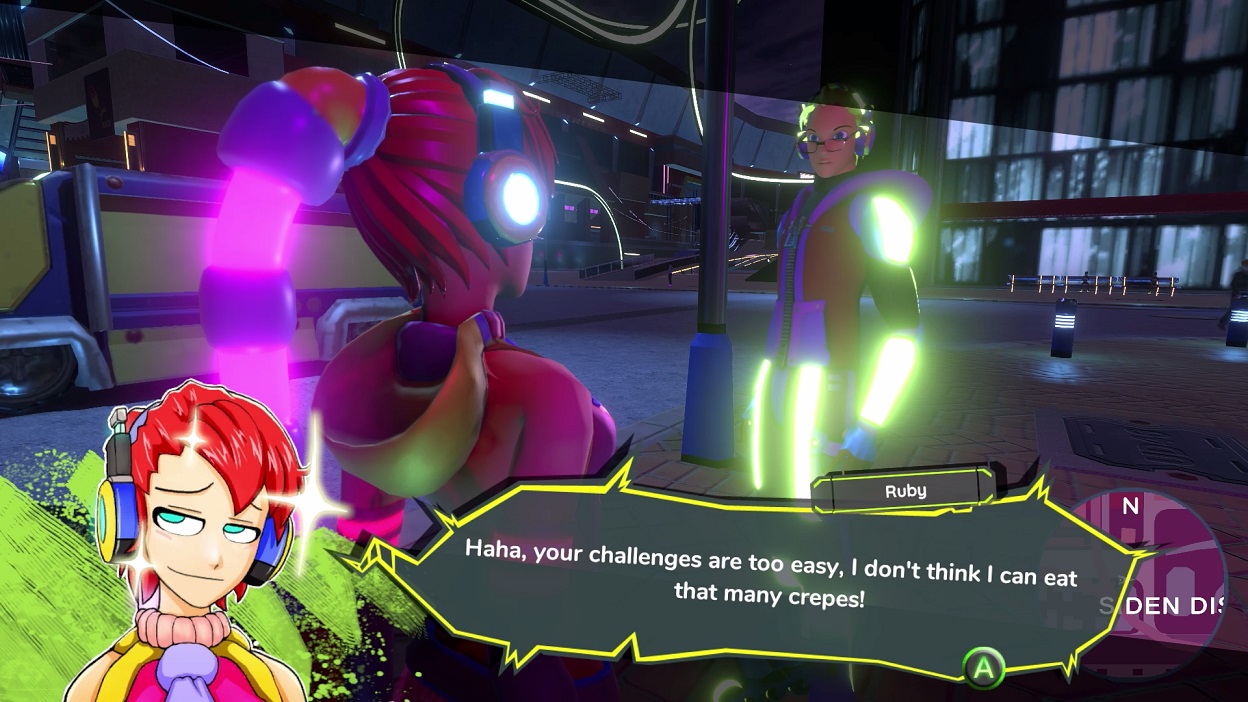Advance Ruby's dialogue box text
The image size is (1248, 702).
[x=983, y=667]
